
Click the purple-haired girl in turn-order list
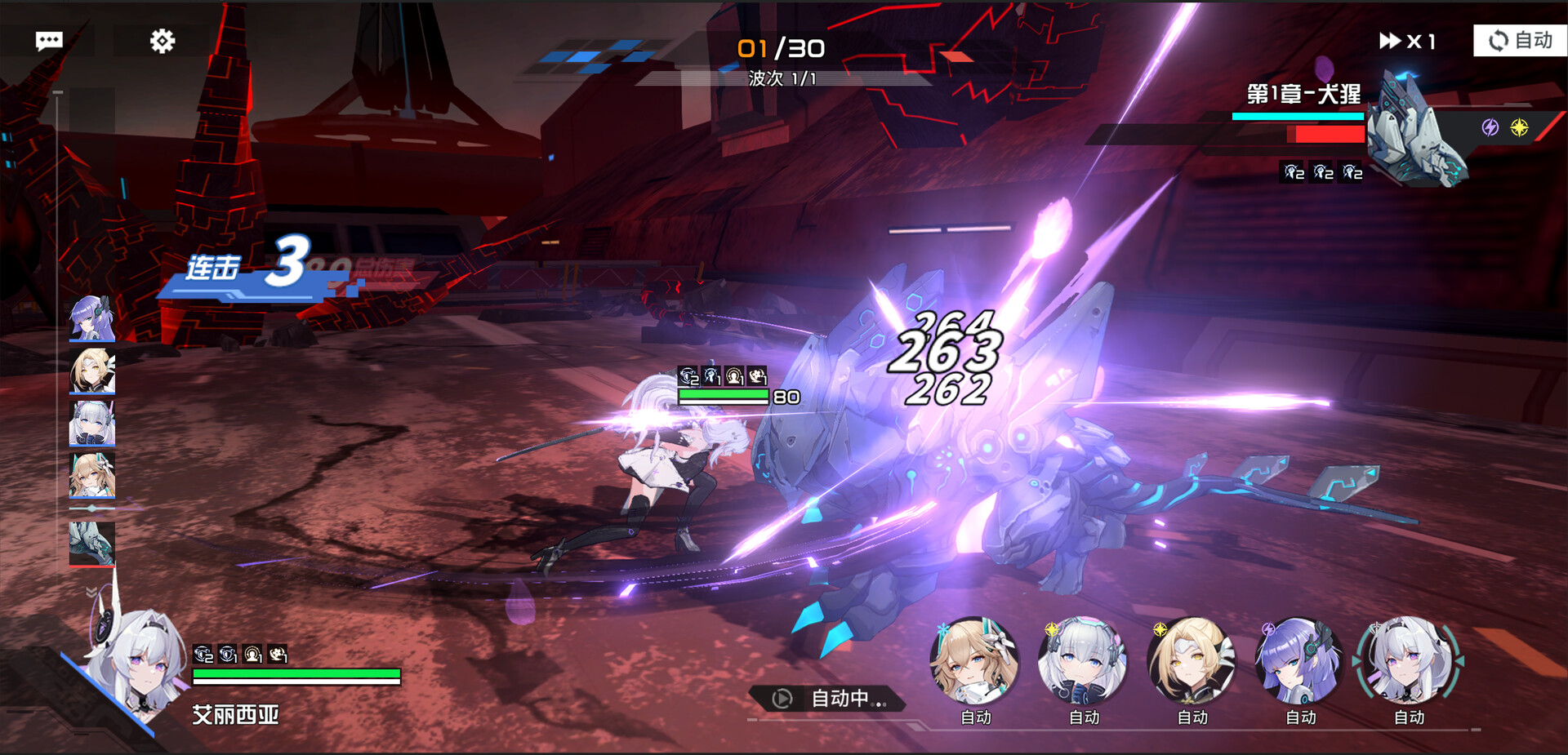(x=91, y=318)
